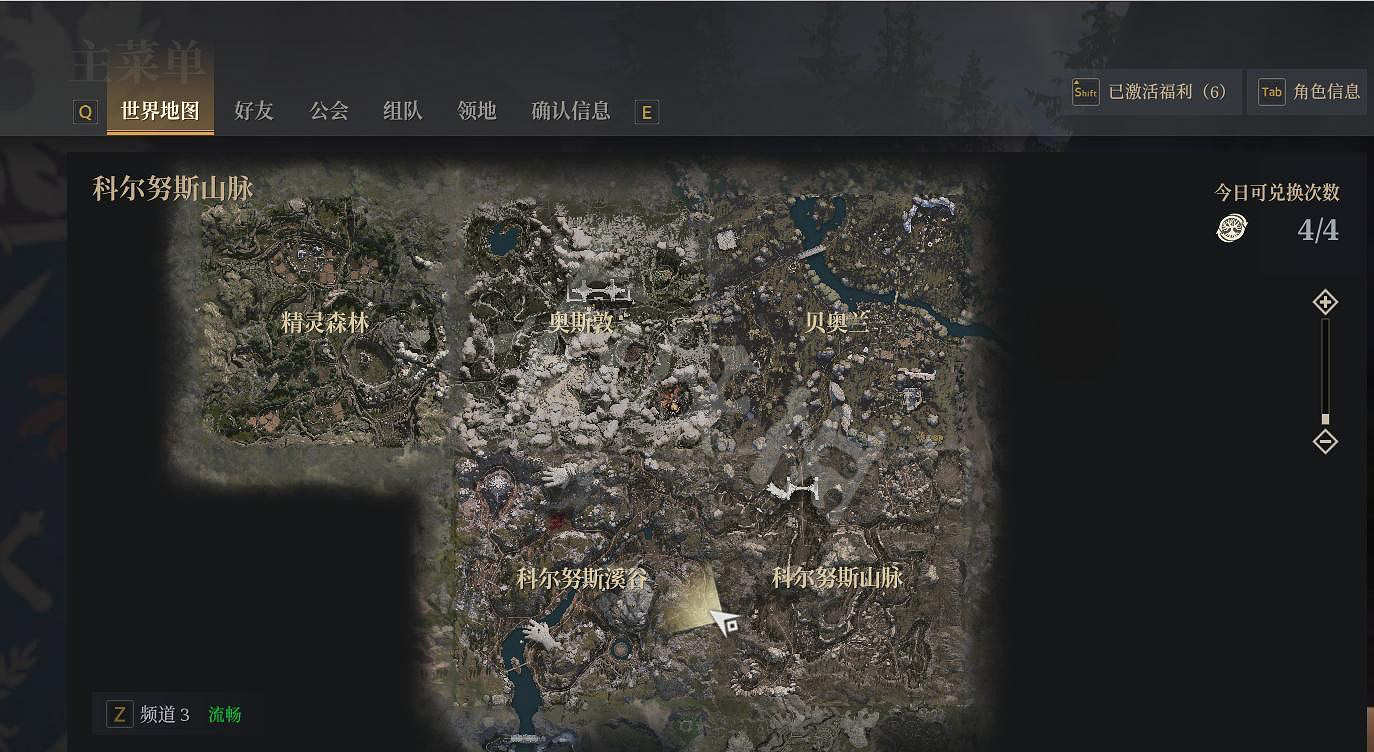Click the Shift key icon near 已激活福利
The image size is (1374, 752).
click(x=1084, y=92)
